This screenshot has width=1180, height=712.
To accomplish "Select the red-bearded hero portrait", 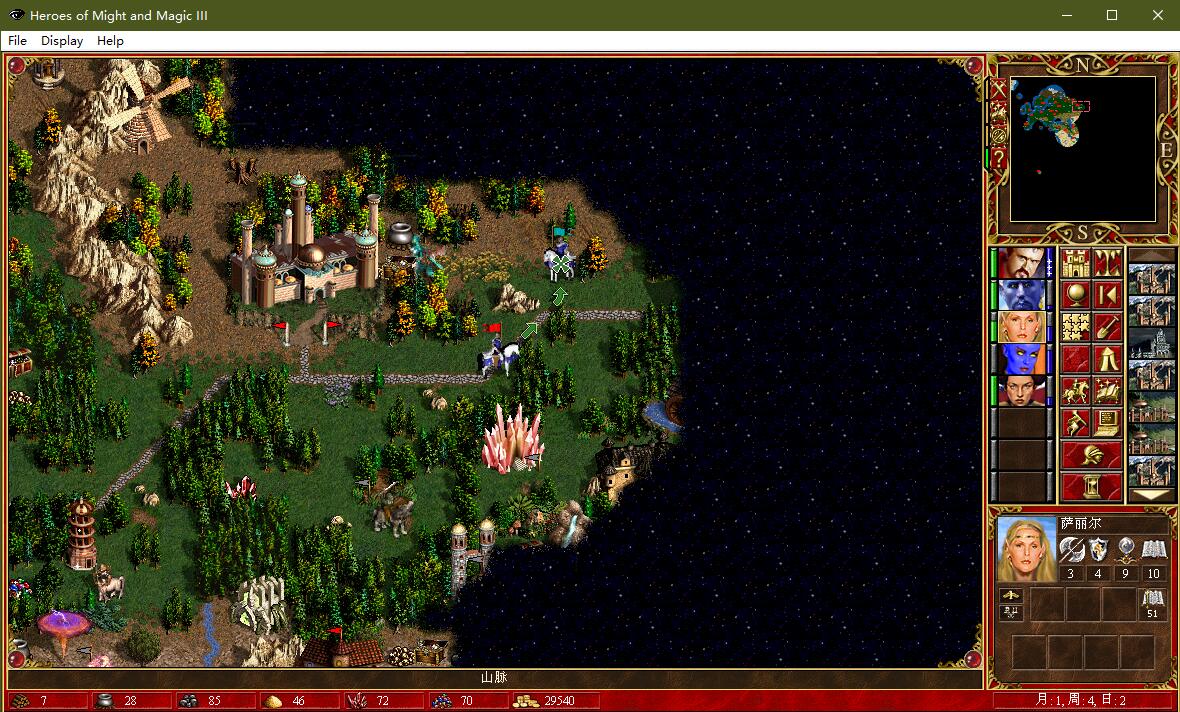I will pyautogui.click(x=1021, y=263).
